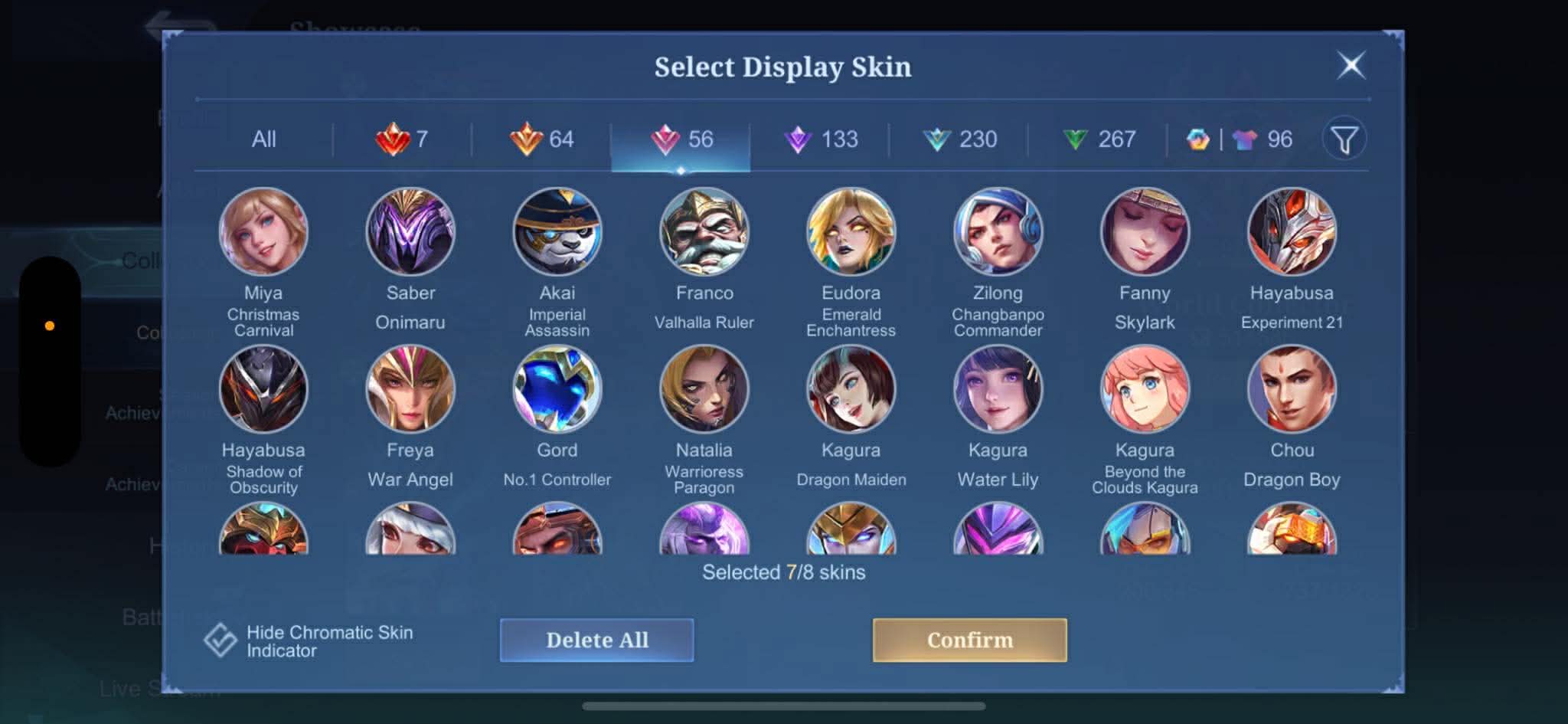Select Eudora's Emerald Enchantress skin
The width and height of the screenshot is (1568, 724).
tap(851, 232)
